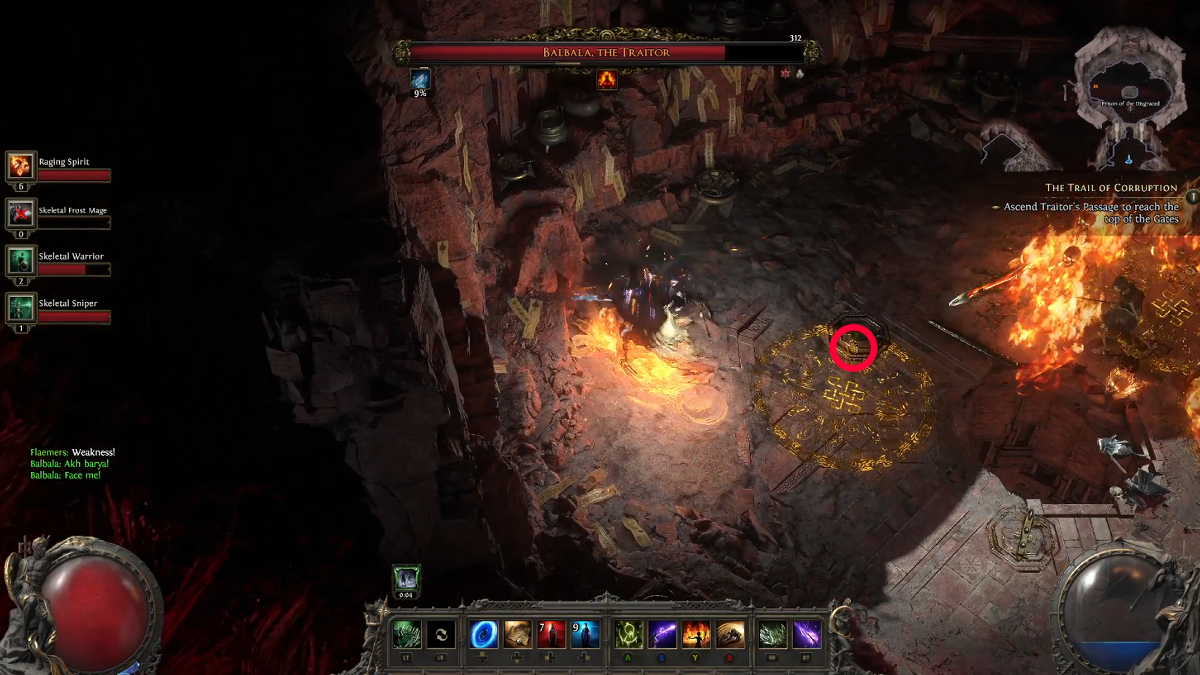Select the Raging Spirit minion icon

(21, 165)
